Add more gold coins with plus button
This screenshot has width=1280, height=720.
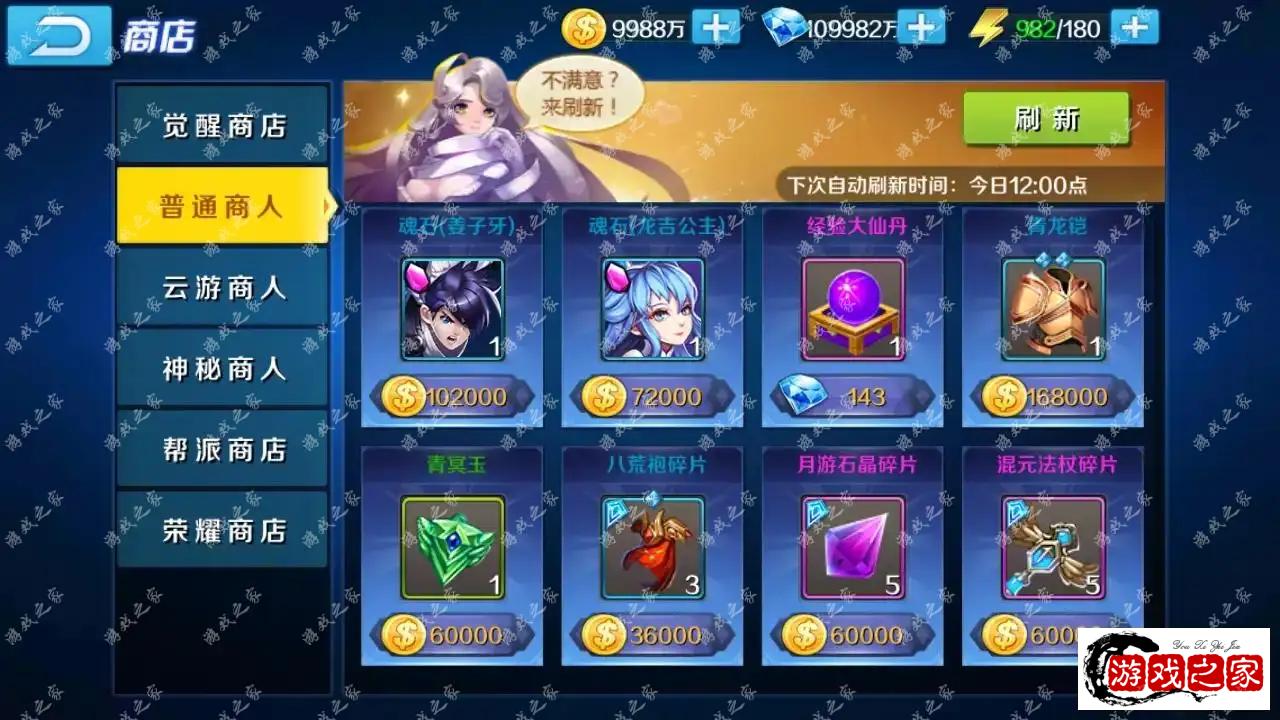[716, 28]
